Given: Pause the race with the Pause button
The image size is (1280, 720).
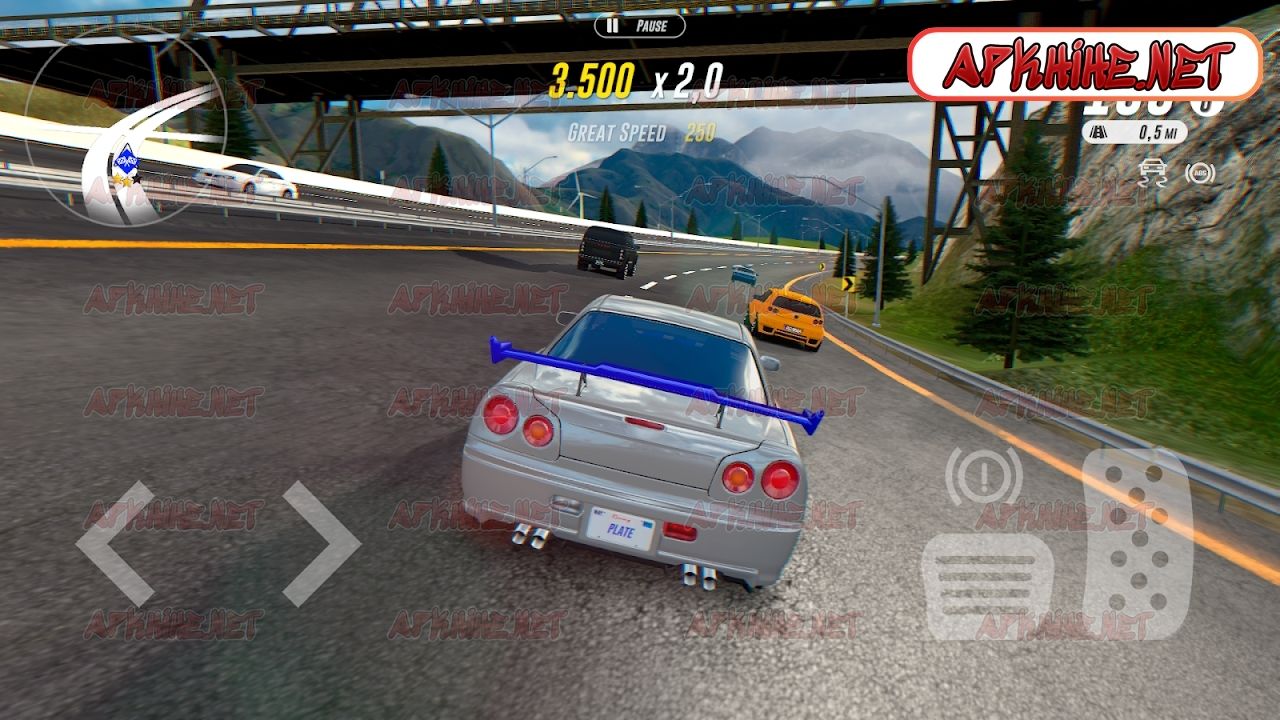Looking at the screenshot, I should 640,26.
